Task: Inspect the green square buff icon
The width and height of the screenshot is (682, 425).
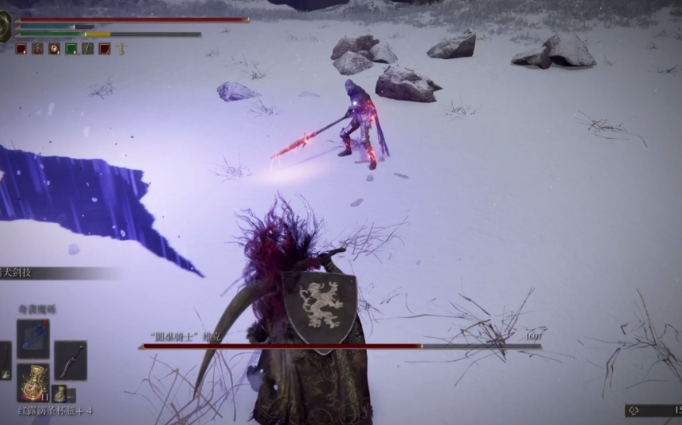Action: (72, 48)
